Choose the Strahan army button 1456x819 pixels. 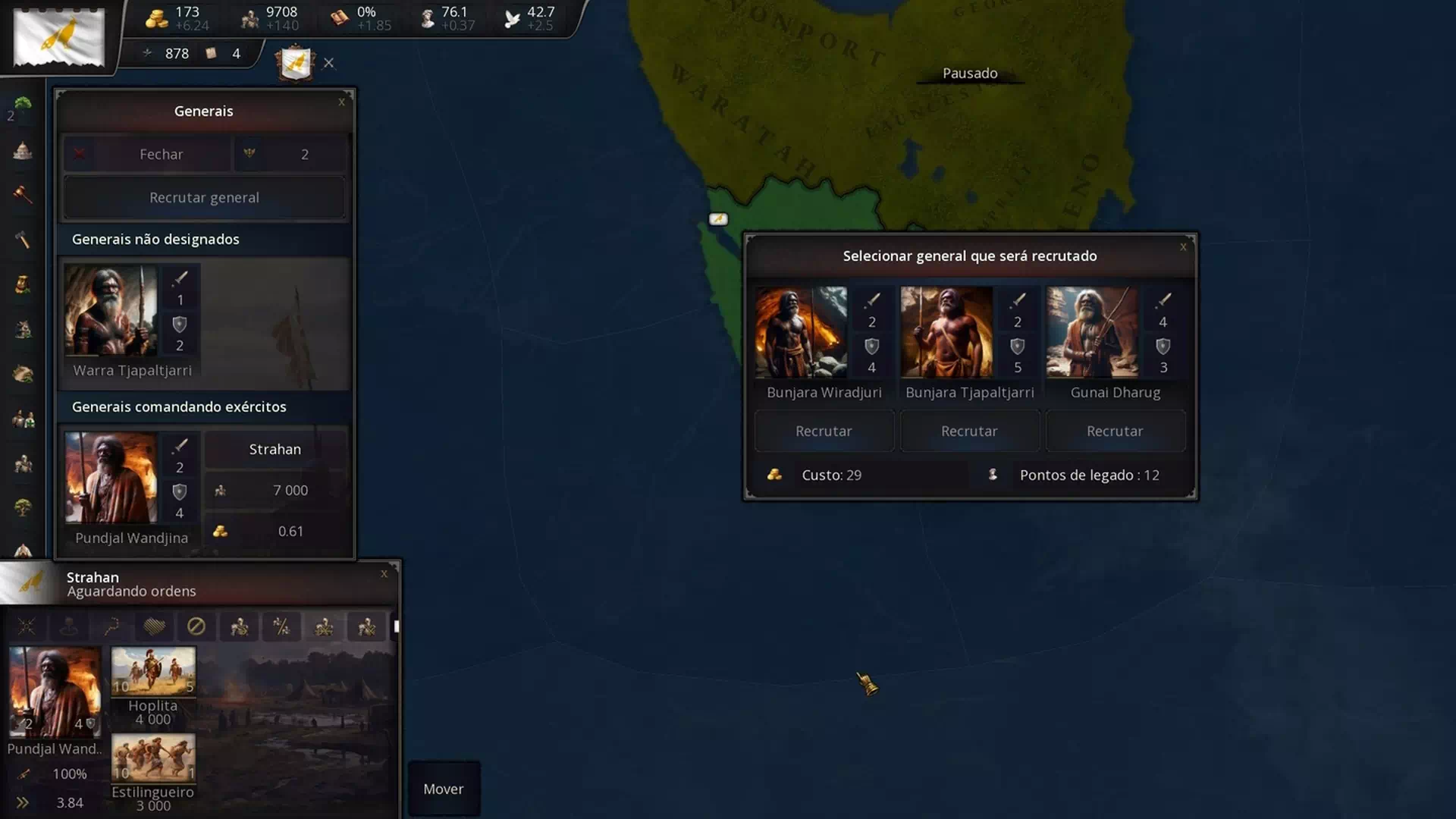coord(275,450)
